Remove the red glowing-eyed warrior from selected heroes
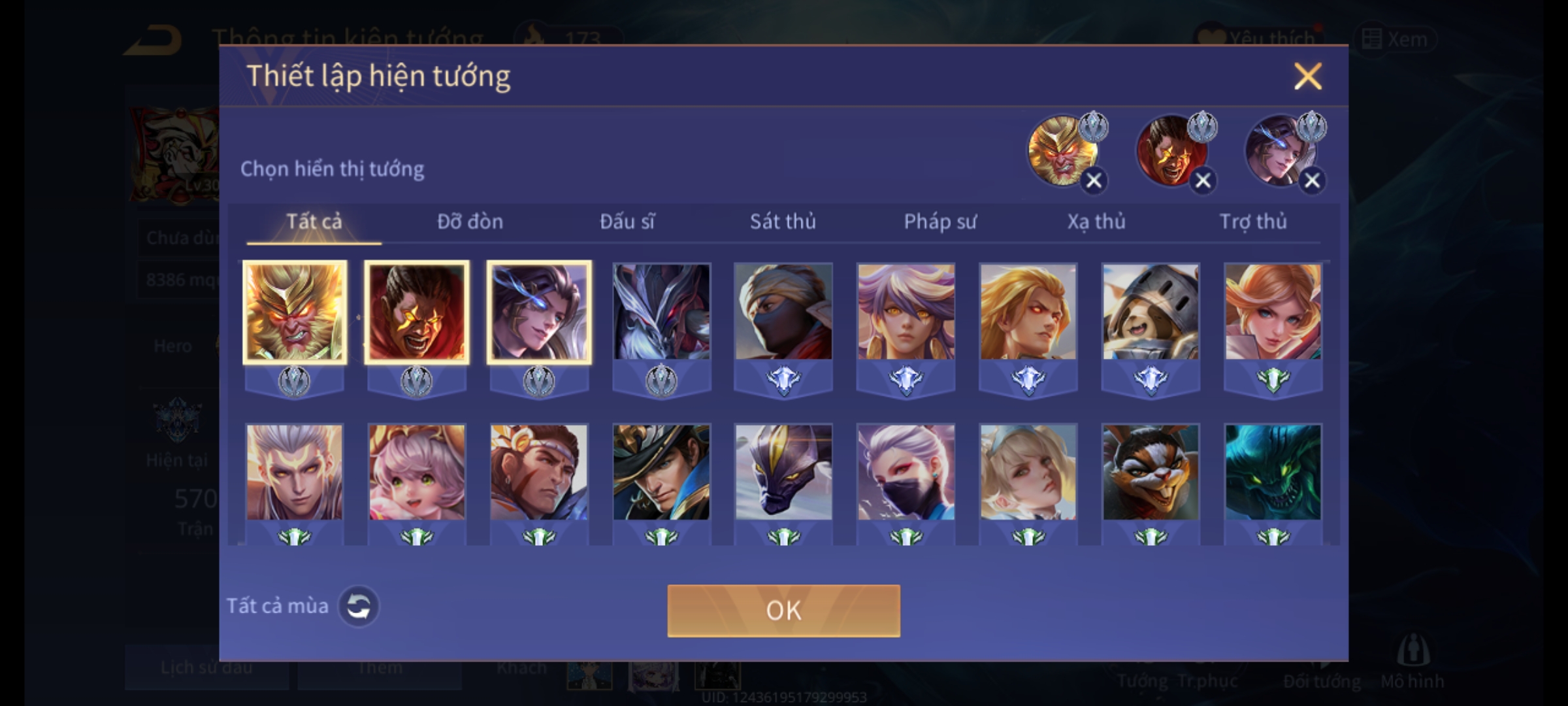Image resolution: width=1568 pixels, height=706 pixels. coord(1203,180)
